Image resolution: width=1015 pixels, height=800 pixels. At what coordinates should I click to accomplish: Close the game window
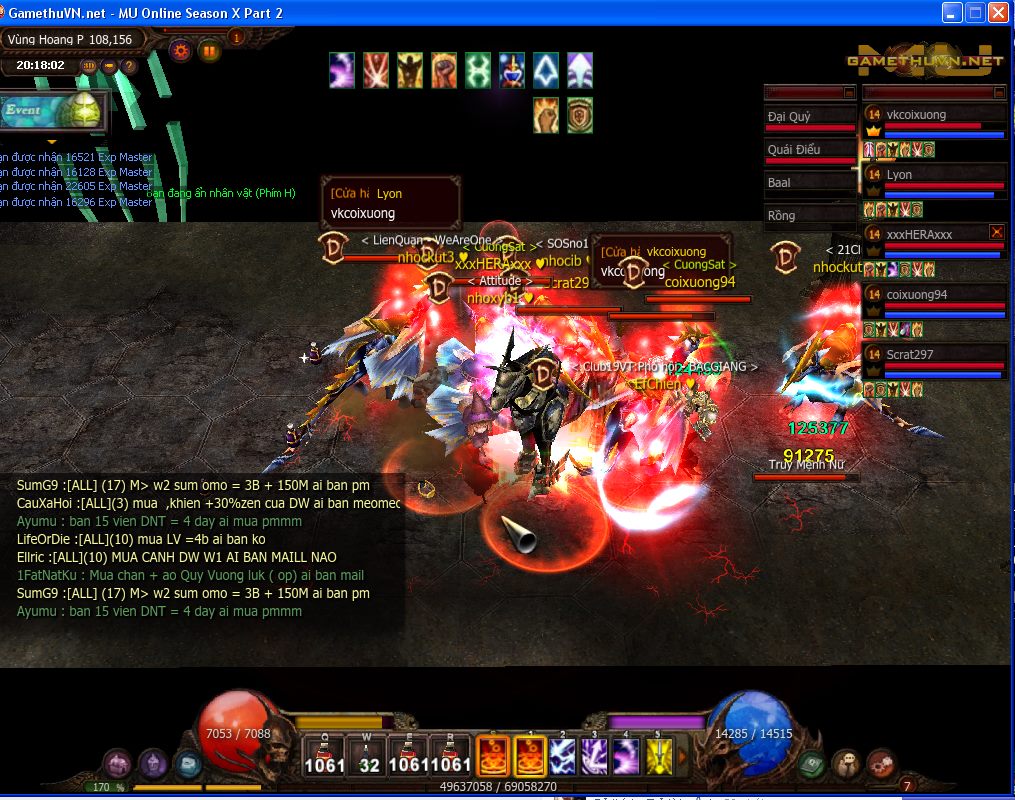(998, 13)
